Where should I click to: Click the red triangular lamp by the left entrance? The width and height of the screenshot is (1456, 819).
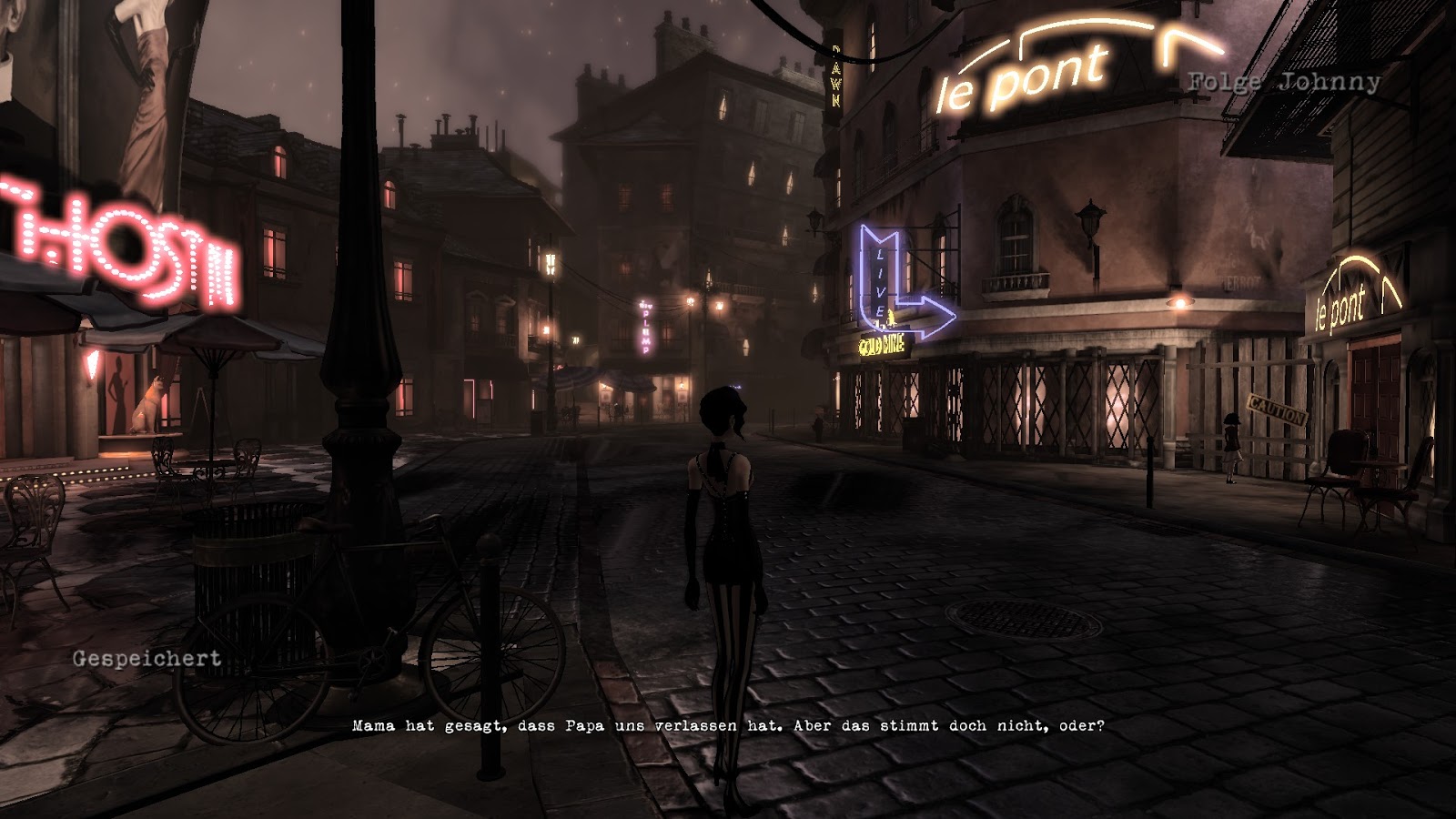click(x=91, y=364)
